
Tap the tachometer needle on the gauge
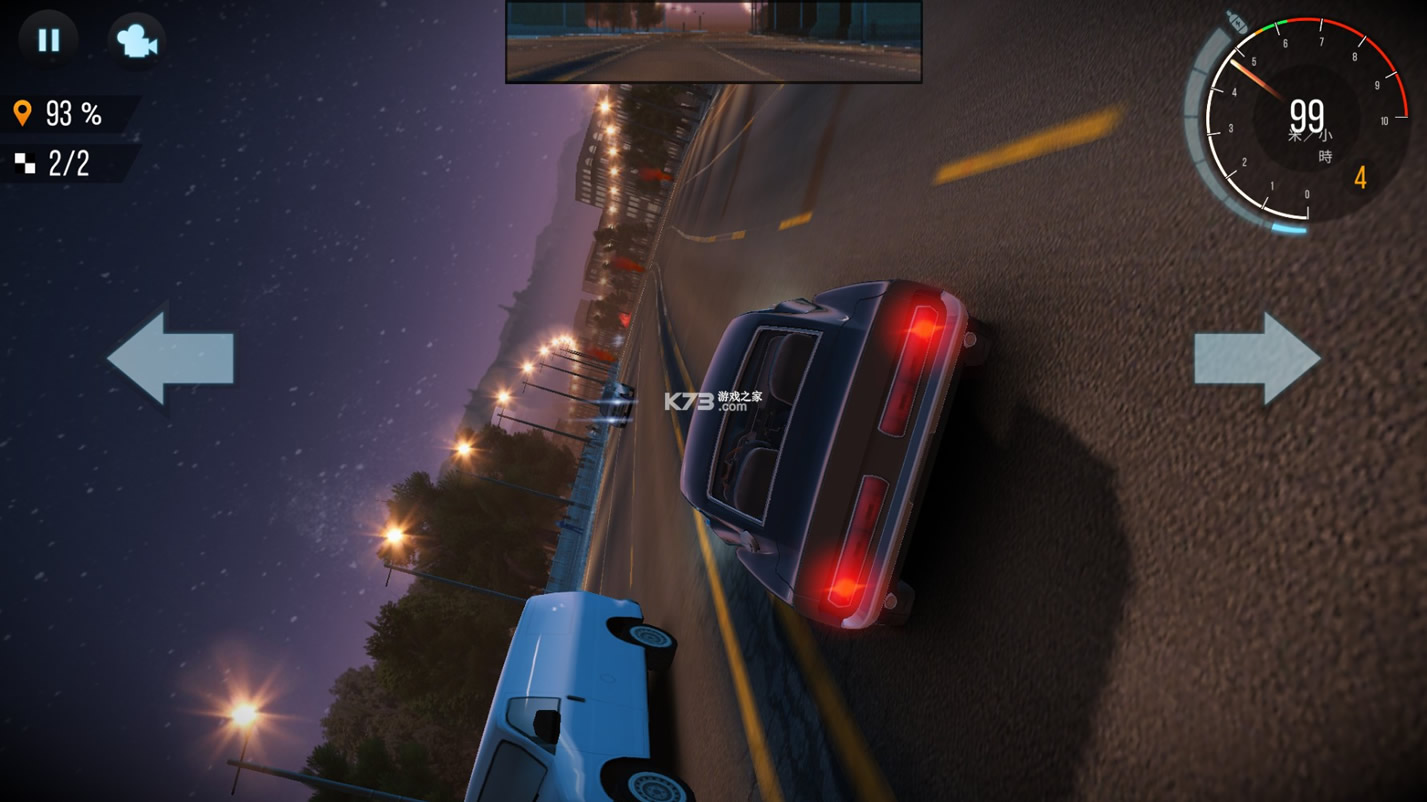1258,80
